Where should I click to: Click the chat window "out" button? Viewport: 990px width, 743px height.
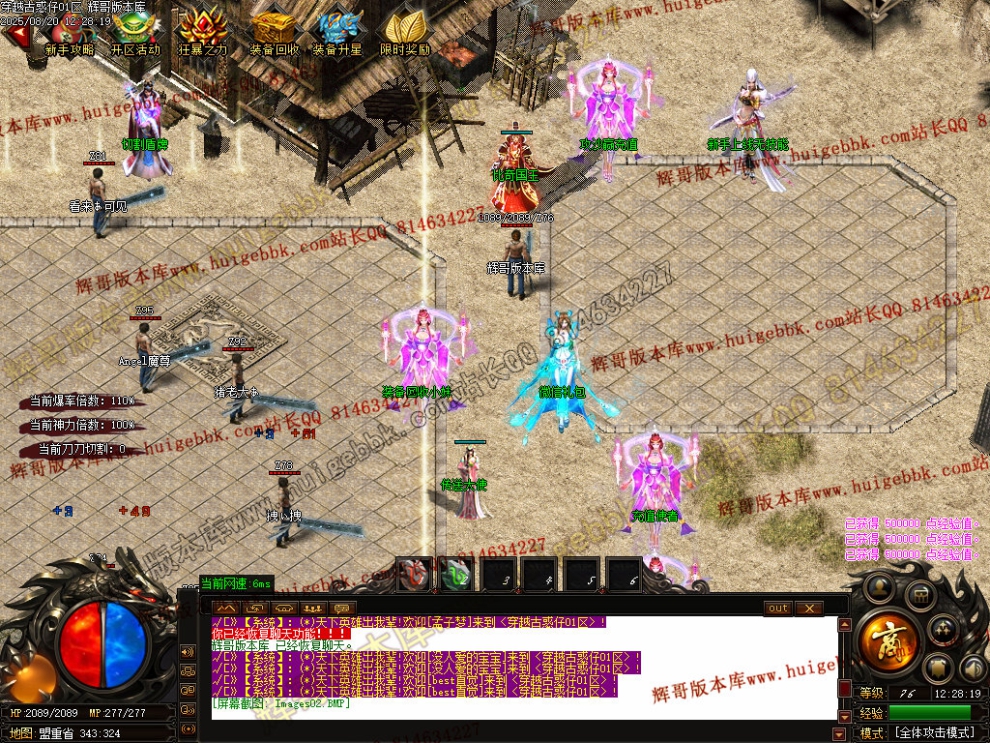point(778,607)
